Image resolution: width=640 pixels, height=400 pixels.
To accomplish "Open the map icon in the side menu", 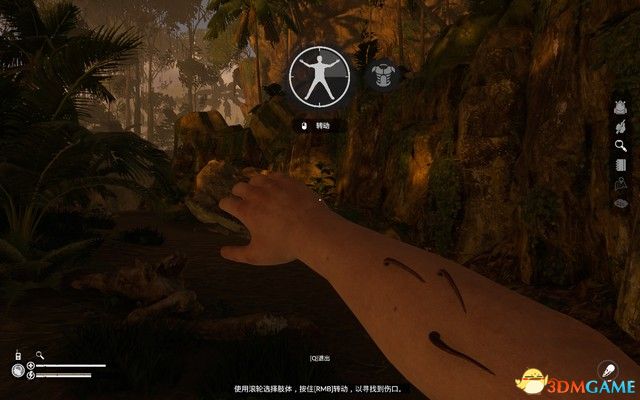I will [x=620, y=184].
